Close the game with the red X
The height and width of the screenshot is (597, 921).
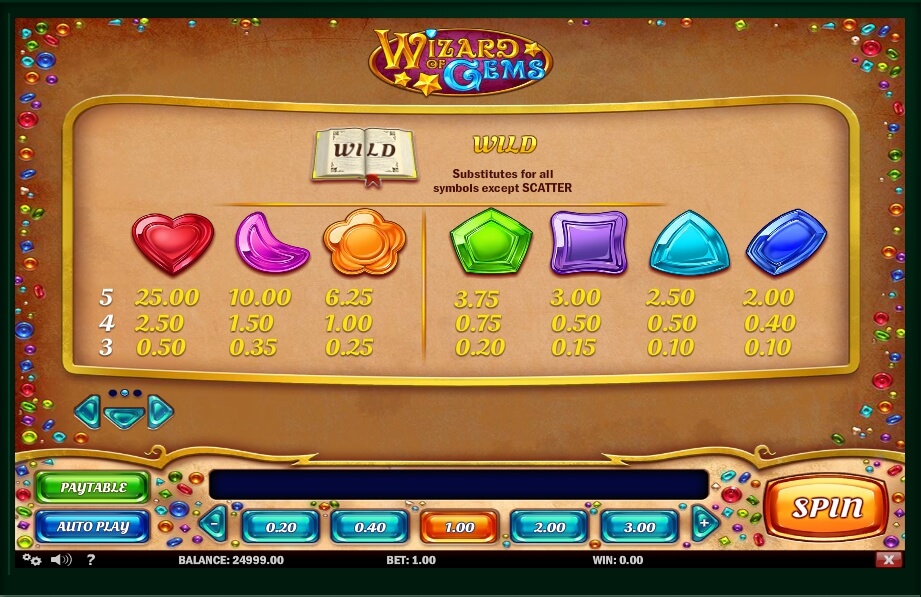pyautogui.click(x=888, y=560)
